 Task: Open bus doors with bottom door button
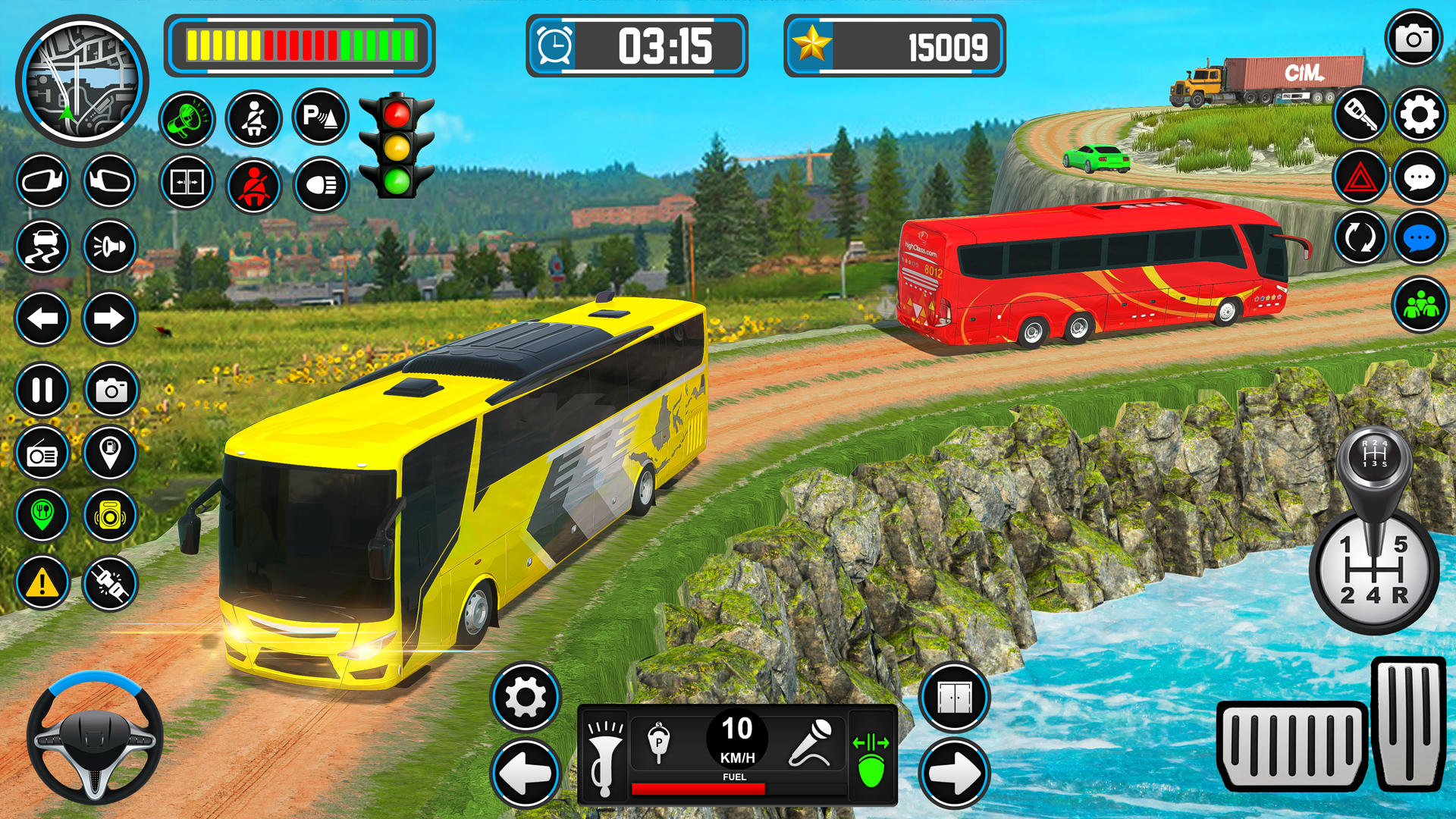(954, 697)
